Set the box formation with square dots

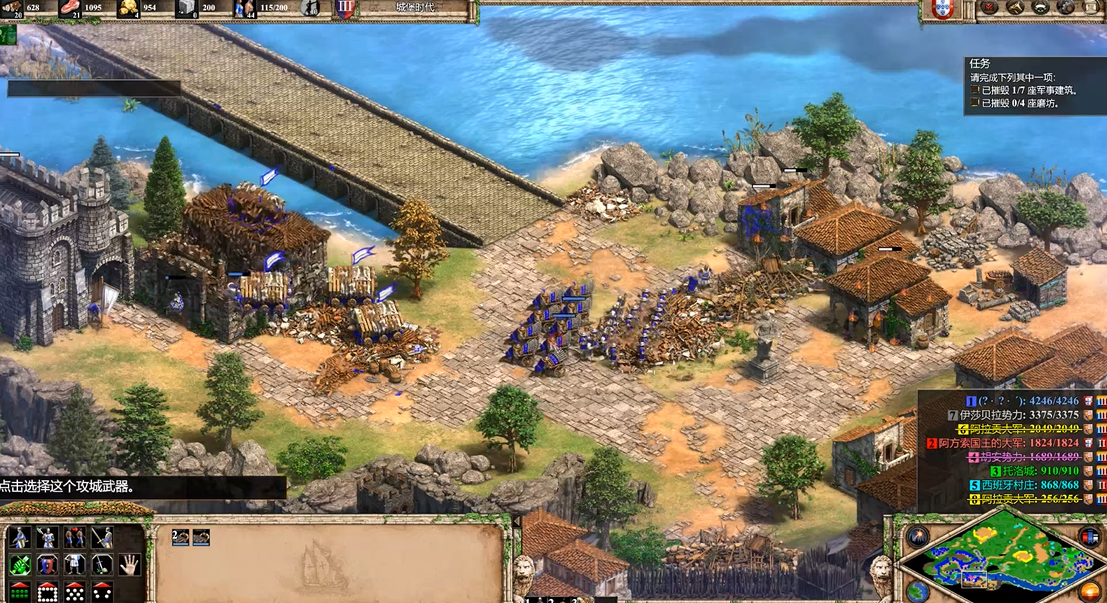[46, 591]
